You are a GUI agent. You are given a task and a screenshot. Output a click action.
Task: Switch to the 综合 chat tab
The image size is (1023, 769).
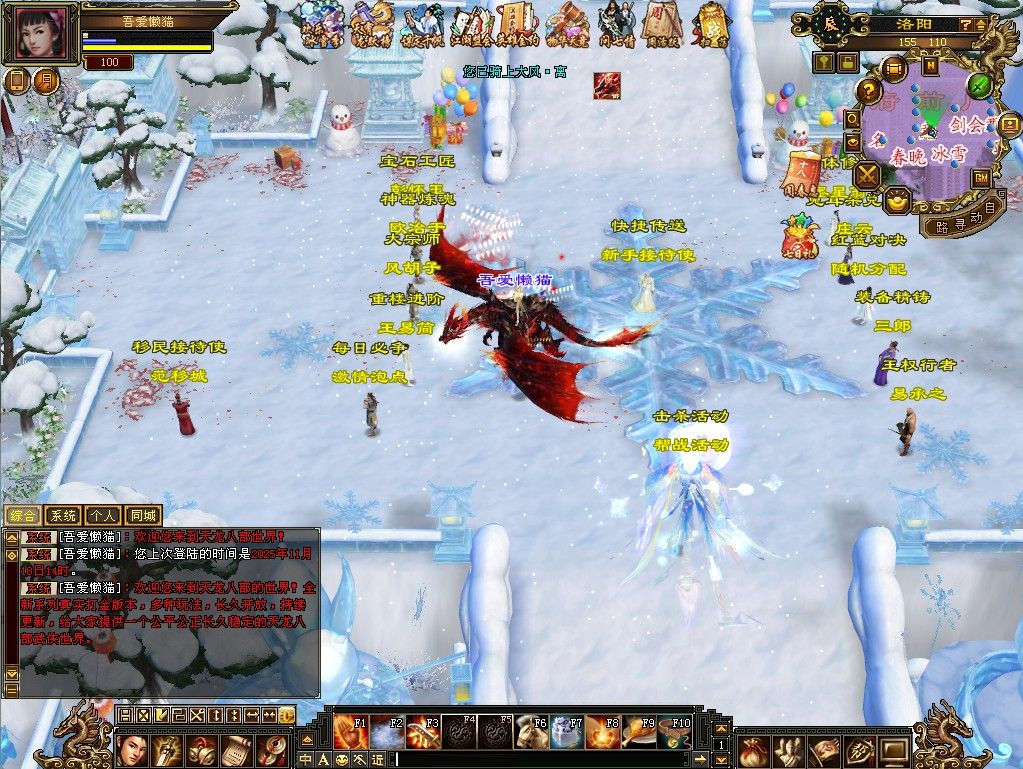[24, 516]
